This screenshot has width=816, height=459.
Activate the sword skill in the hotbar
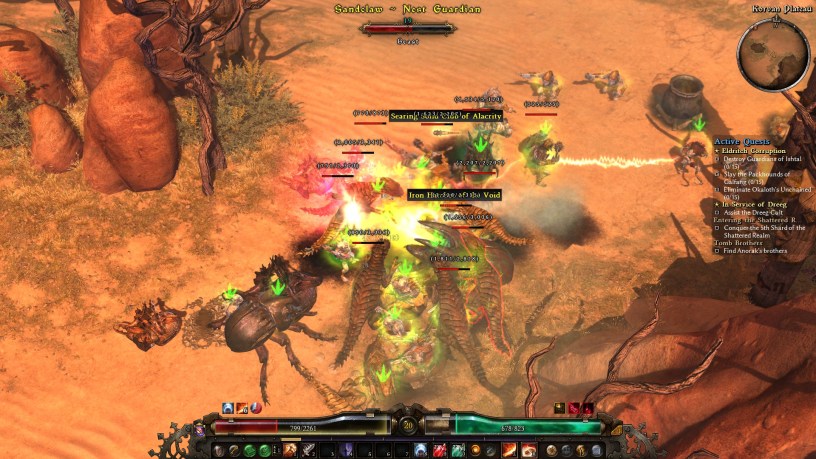tap(309, 450)
